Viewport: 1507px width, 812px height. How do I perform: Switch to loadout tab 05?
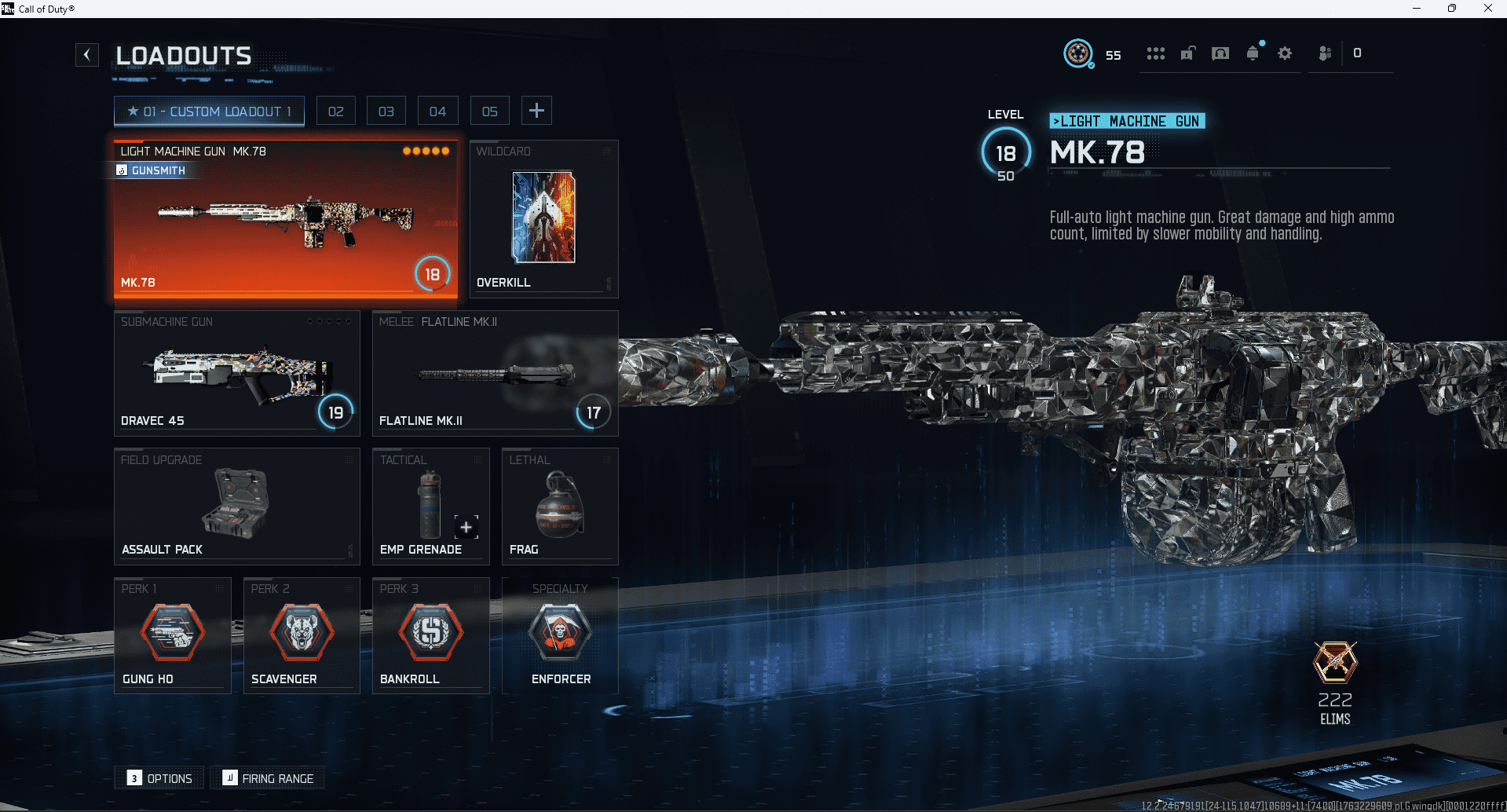tap(489, 110)
